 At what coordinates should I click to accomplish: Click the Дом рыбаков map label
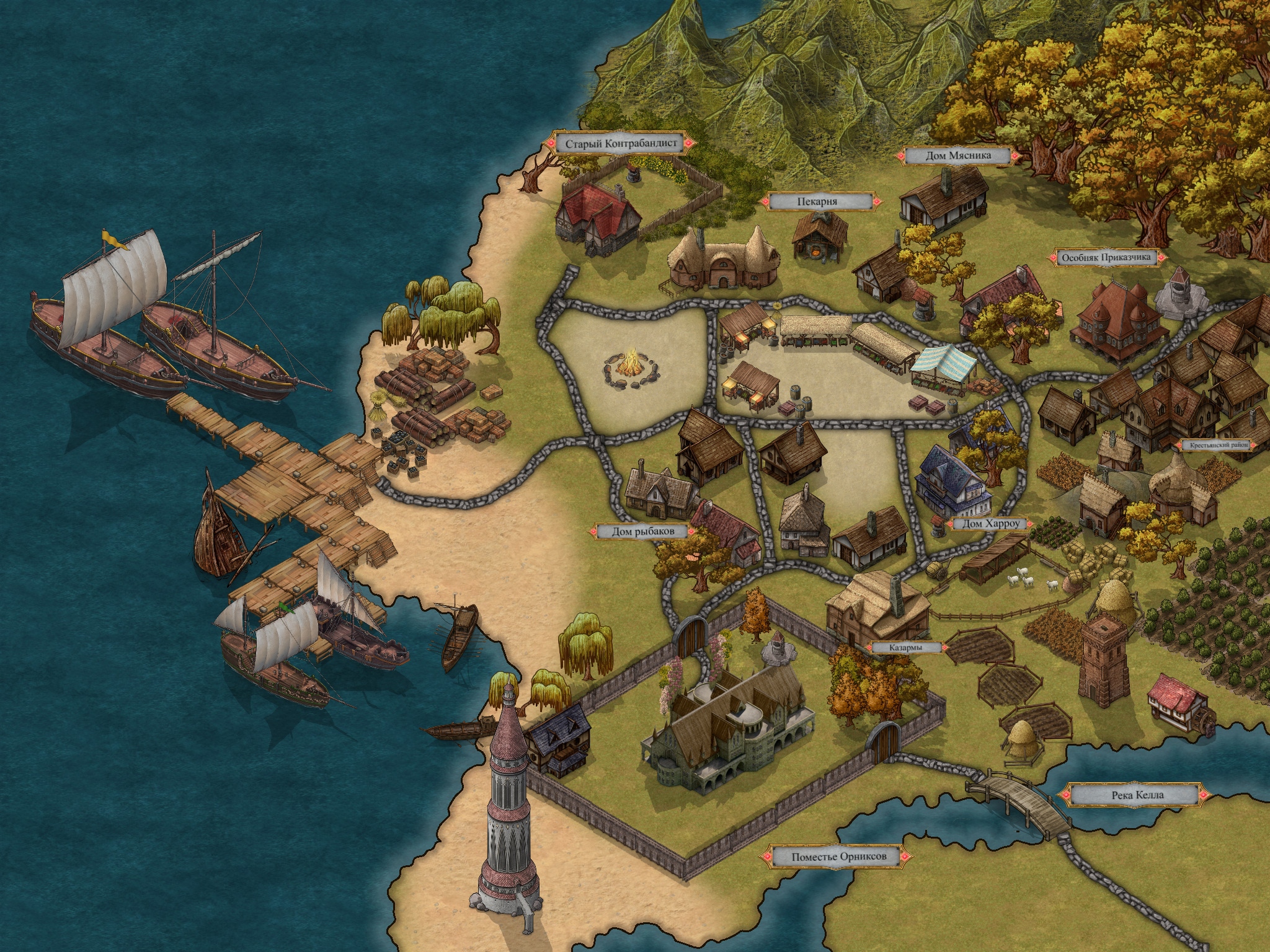[642, 531]
